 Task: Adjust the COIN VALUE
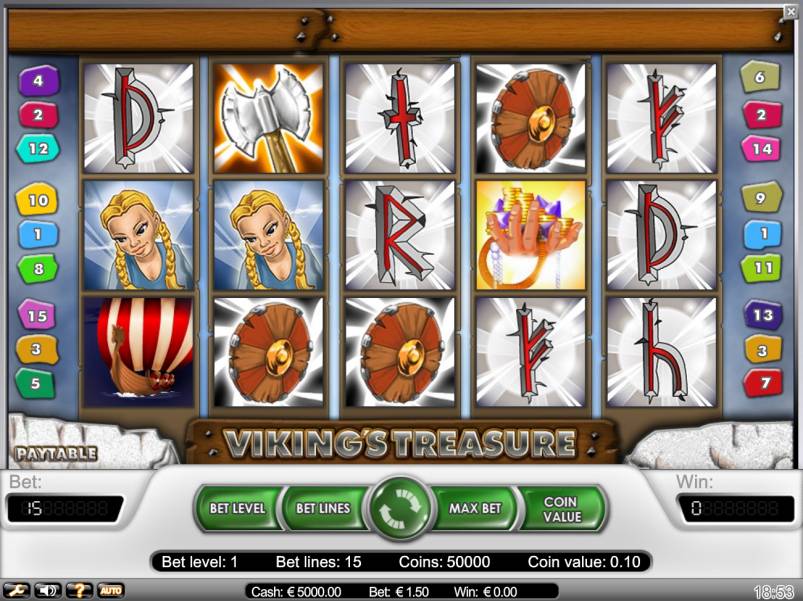click(x=561, y=508)
